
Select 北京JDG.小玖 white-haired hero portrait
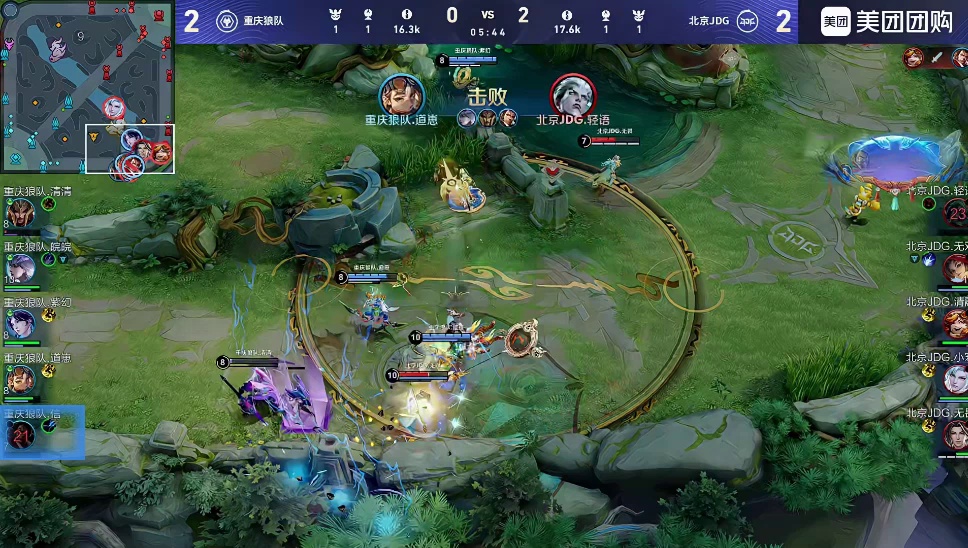955,379
